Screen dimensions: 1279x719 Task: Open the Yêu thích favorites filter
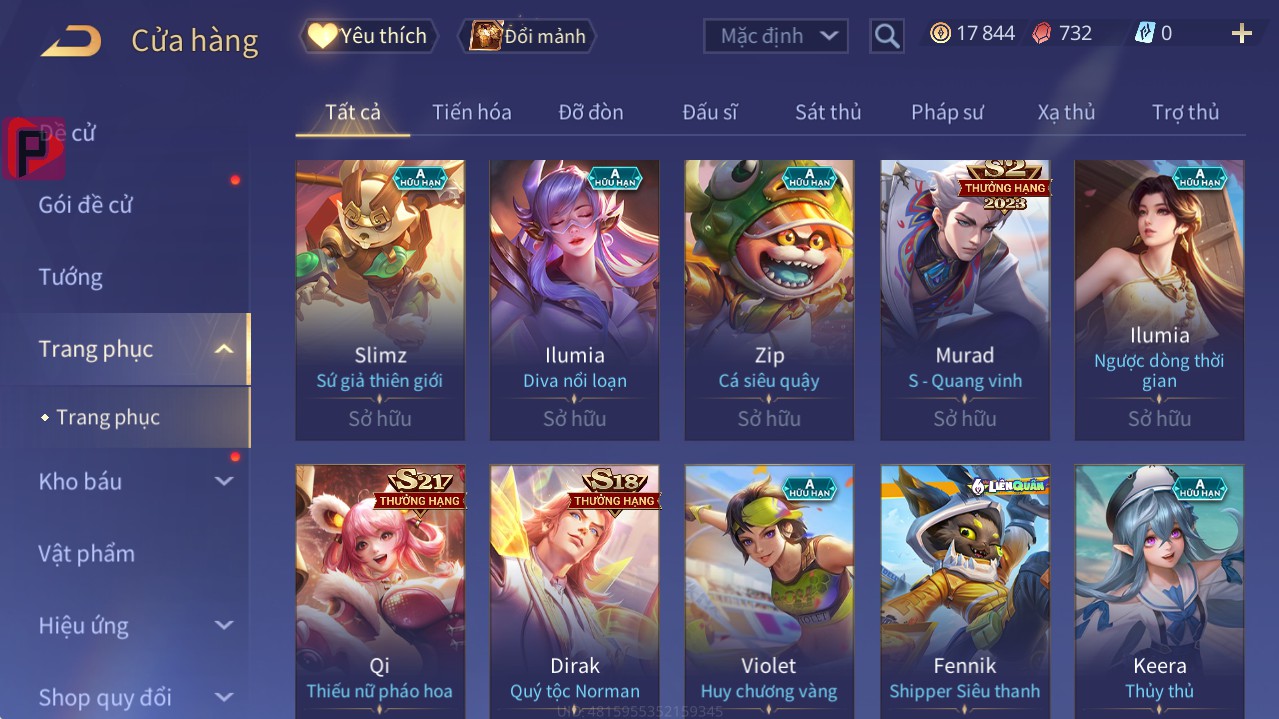[x=369, y=36]
